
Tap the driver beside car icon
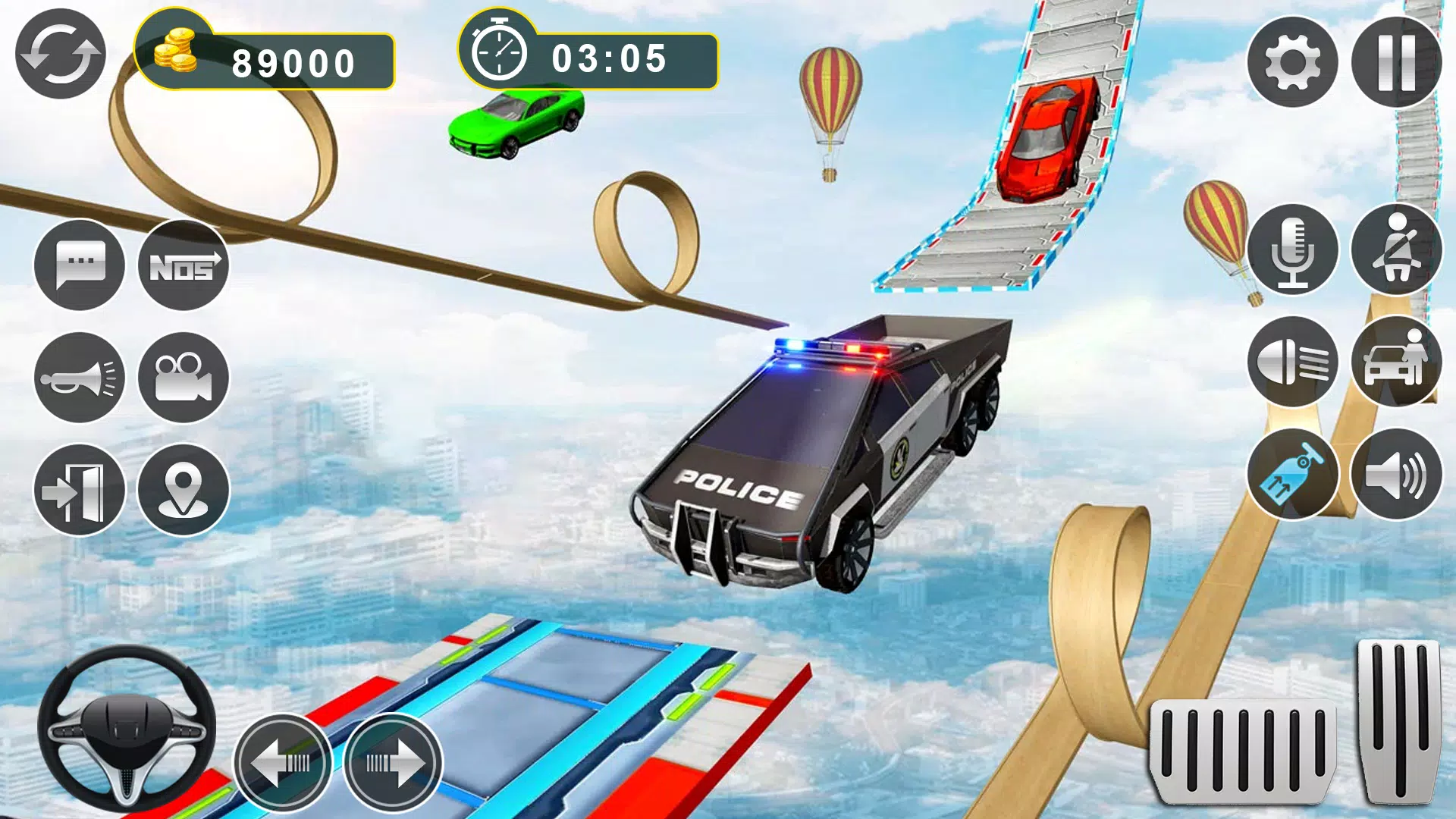[1396, 362]
